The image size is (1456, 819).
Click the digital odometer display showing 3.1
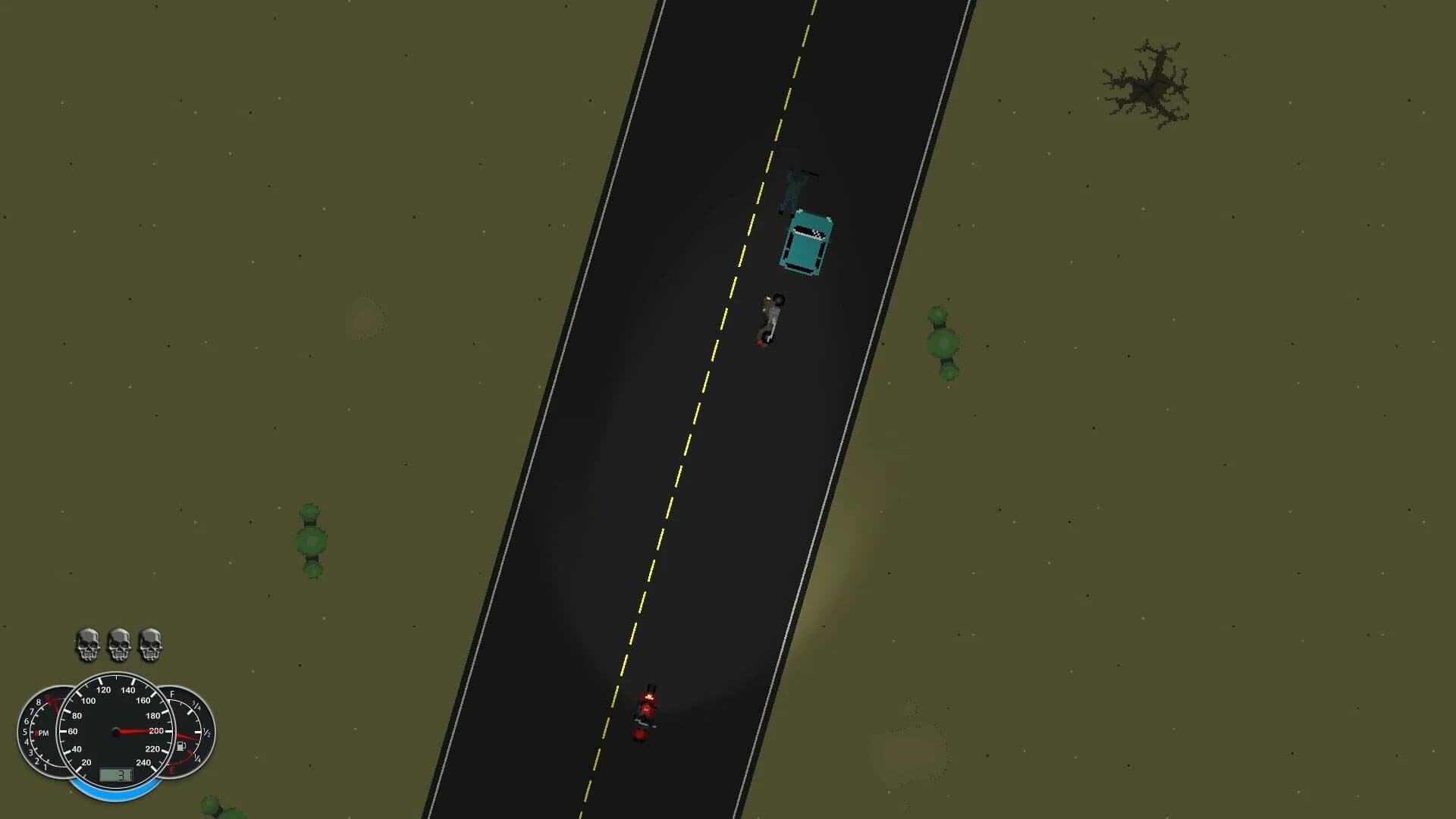coord(117,775)
